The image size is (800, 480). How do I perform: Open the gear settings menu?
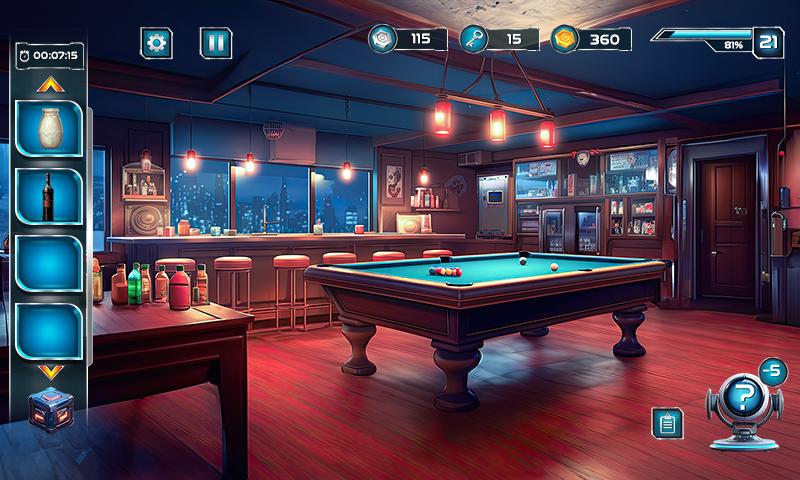click(x=156, y=42)
